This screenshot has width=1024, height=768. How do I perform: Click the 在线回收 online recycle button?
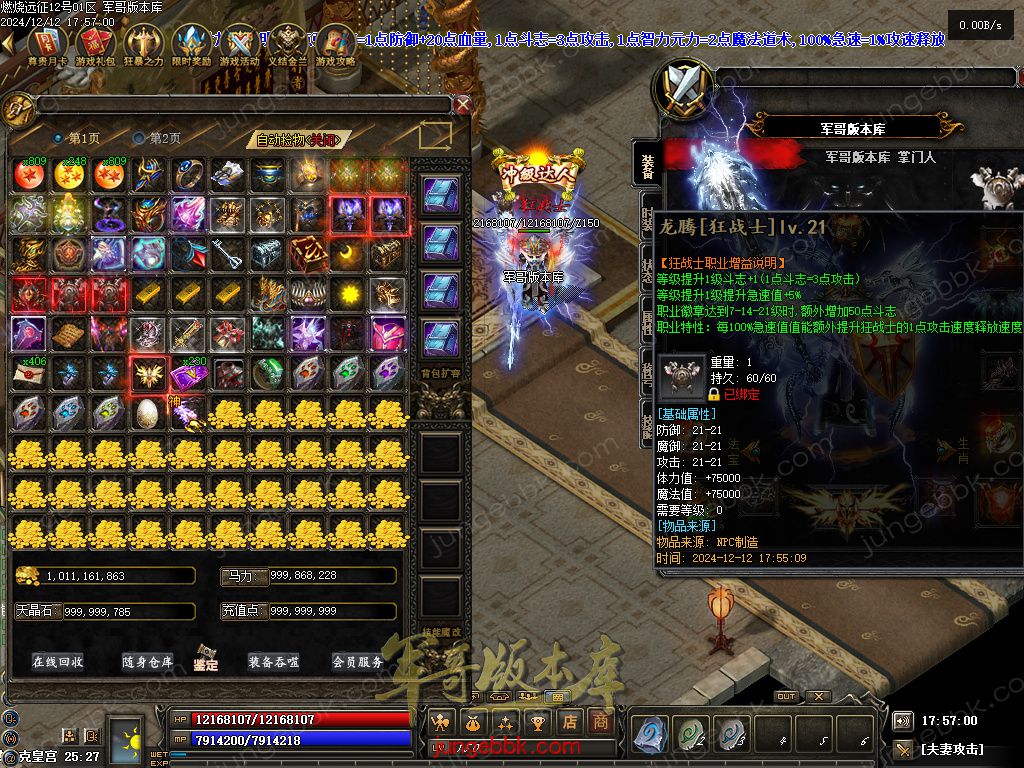pos(58,661)
